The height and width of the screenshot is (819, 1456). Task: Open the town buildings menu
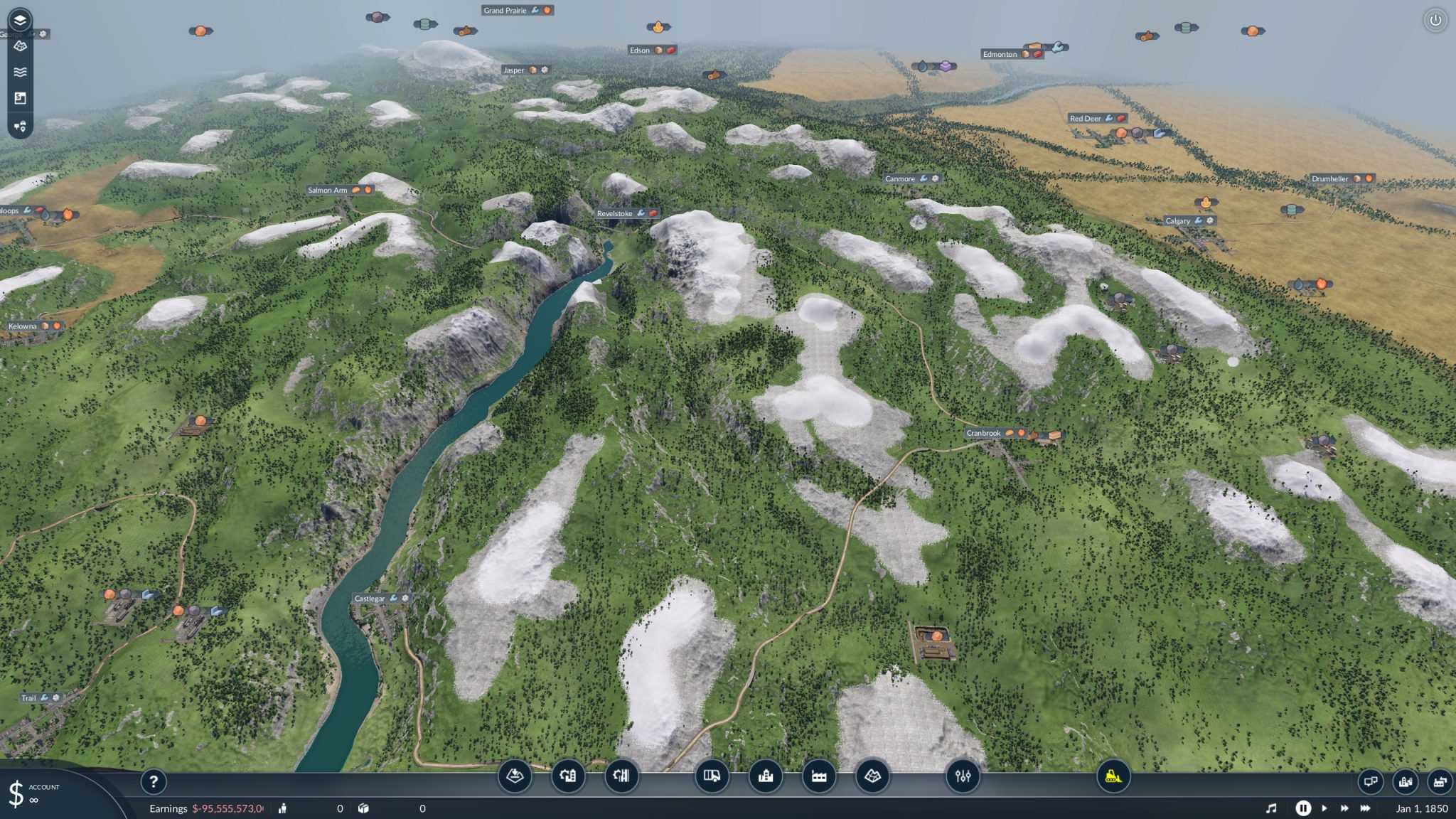(766, 777)
